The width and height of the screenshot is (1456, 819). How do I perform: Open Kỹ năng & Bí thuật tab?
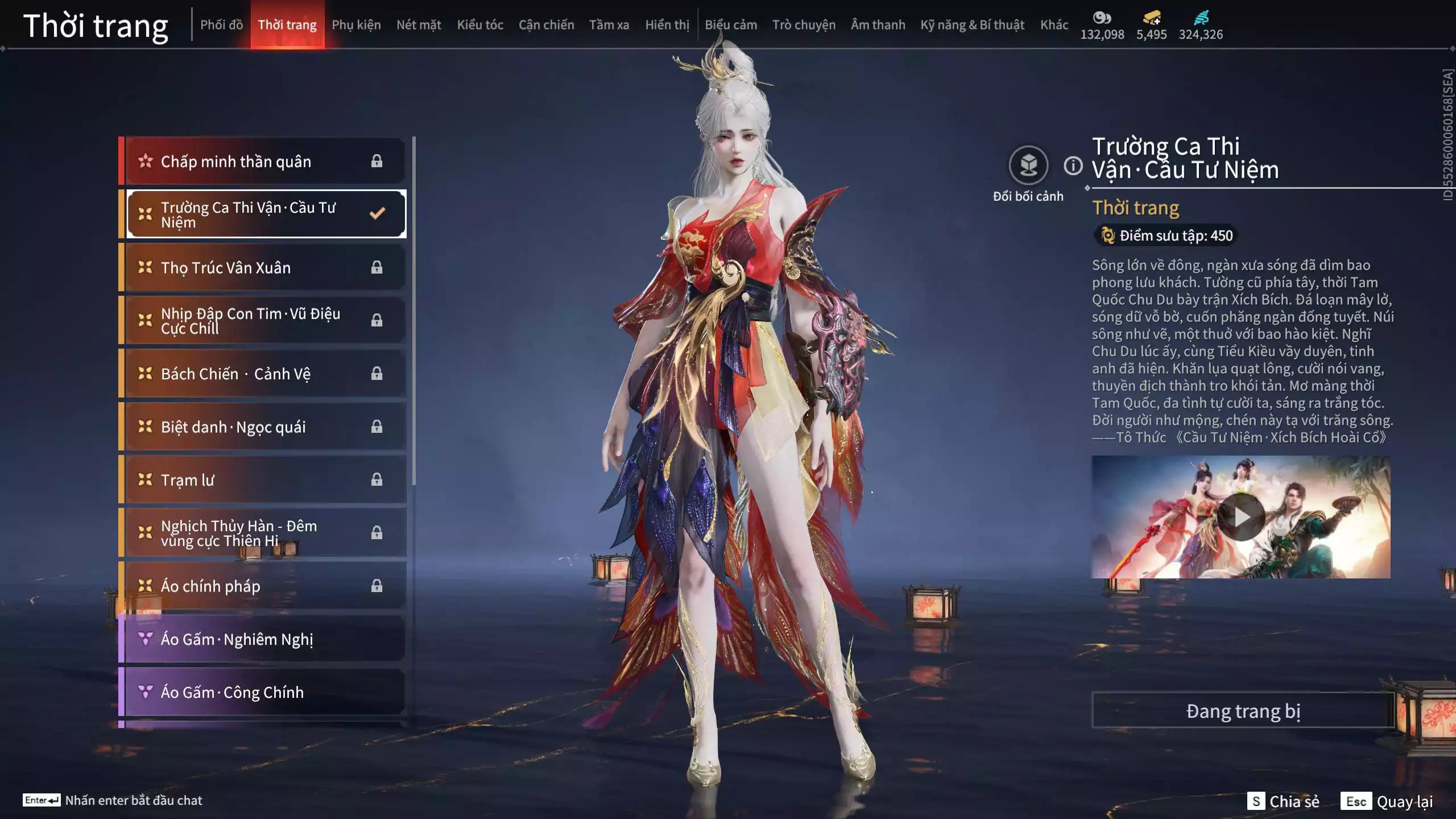point(972,25)
